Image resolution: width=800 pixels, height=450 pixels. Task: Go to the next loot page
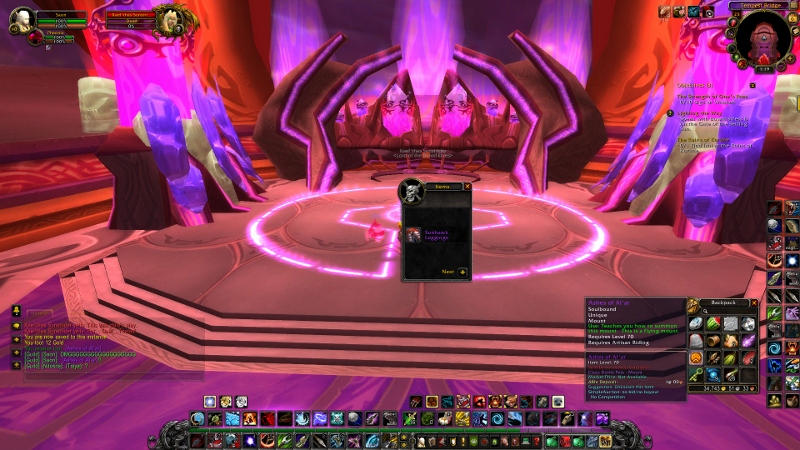(462, 271)
